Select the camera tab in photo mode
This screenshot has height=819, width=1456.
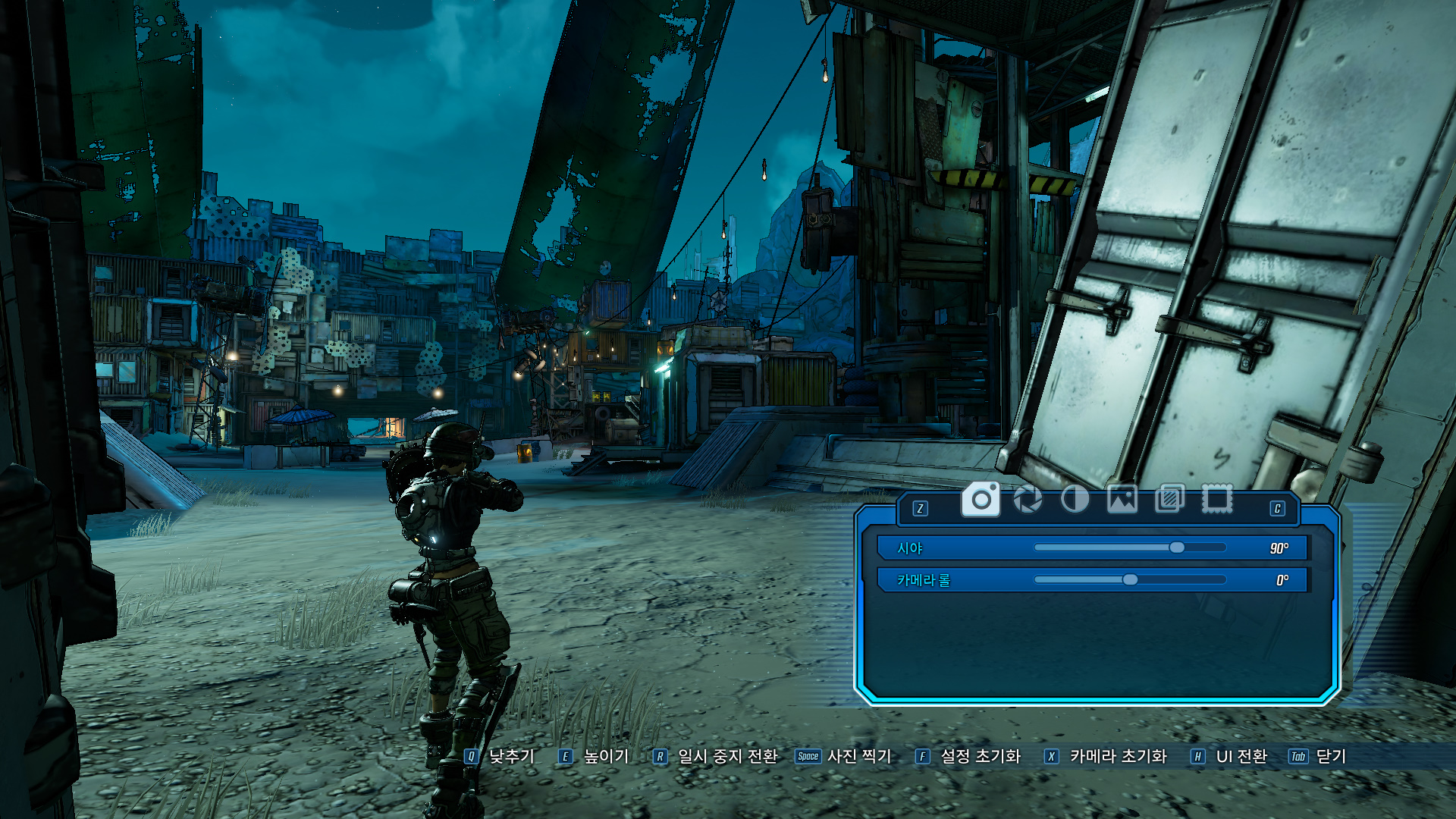(x=981, y=500)
